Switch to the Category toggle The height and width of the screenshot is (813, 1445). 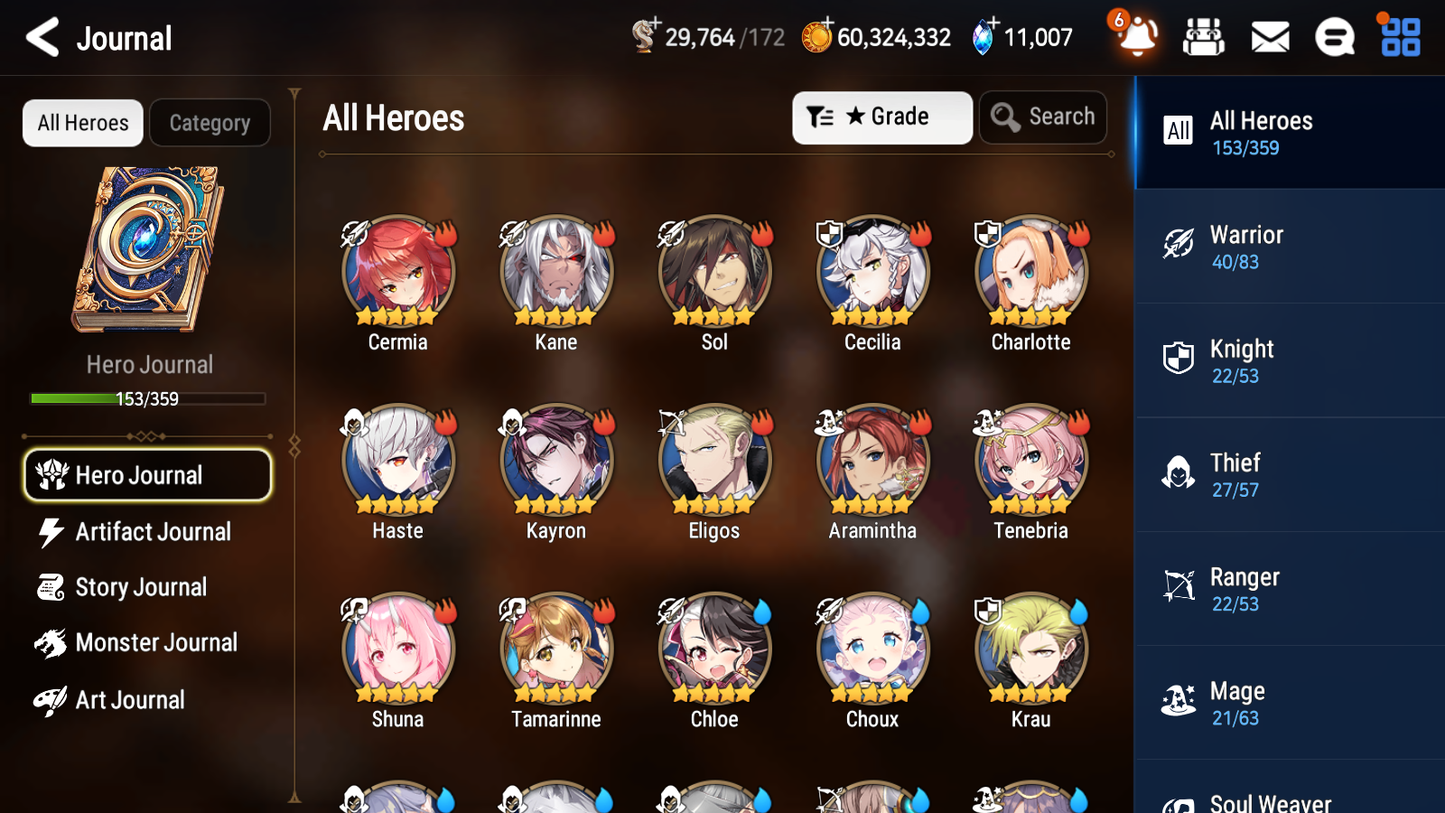coord(209,122)
